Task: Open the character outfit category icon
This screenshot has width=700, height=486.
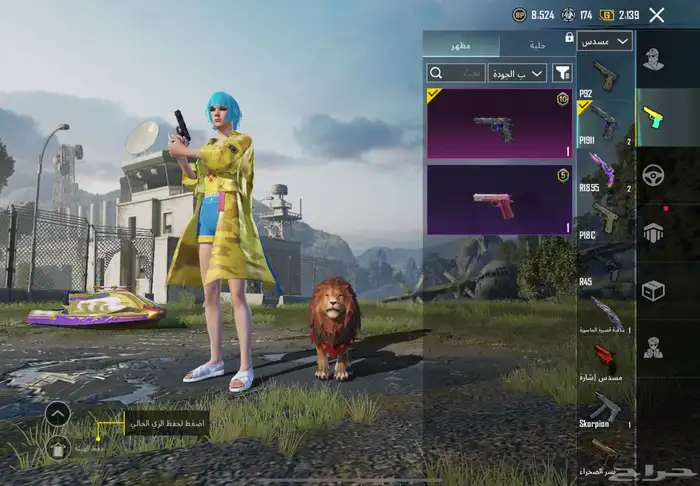Action: (654, 60)
